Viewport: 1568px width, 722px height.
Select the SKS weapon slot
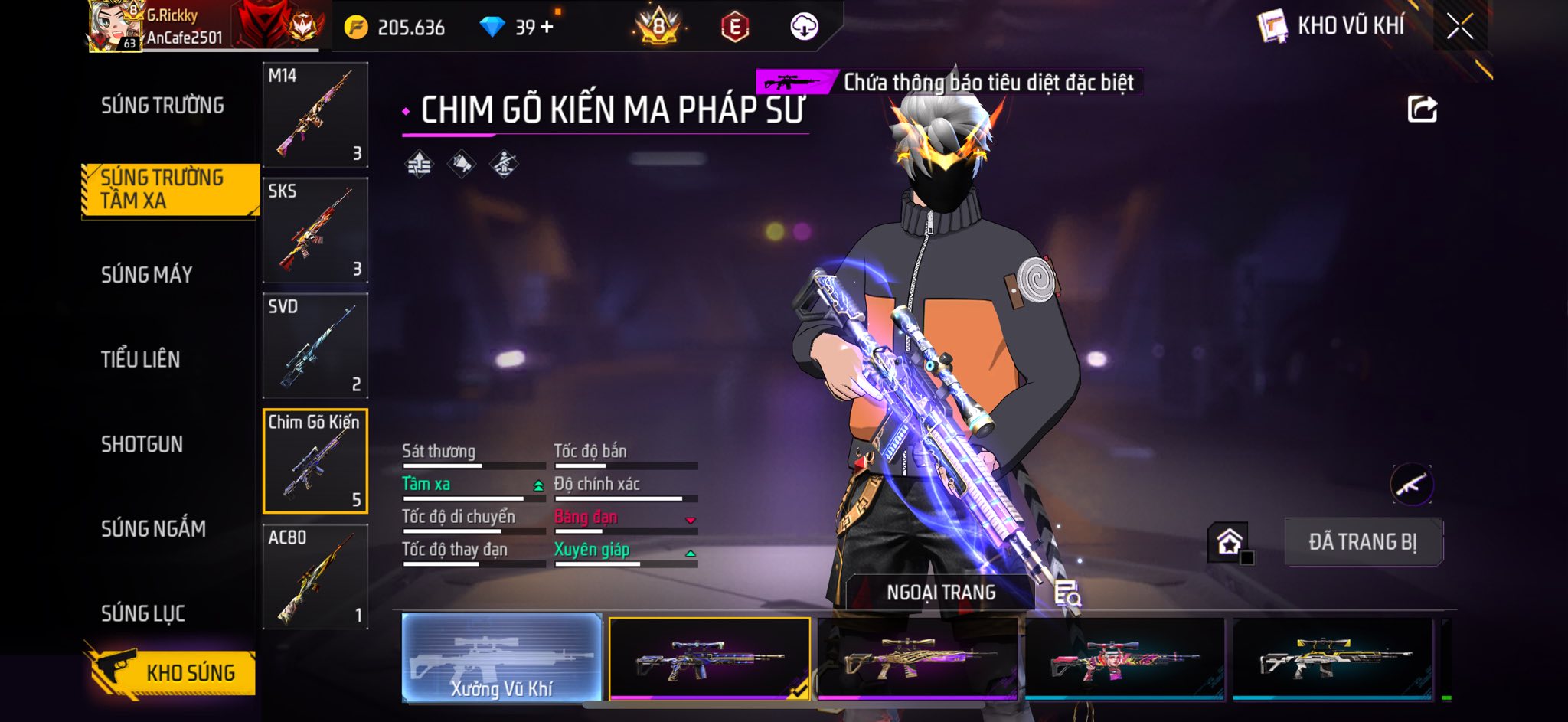[x=315, y=230]
